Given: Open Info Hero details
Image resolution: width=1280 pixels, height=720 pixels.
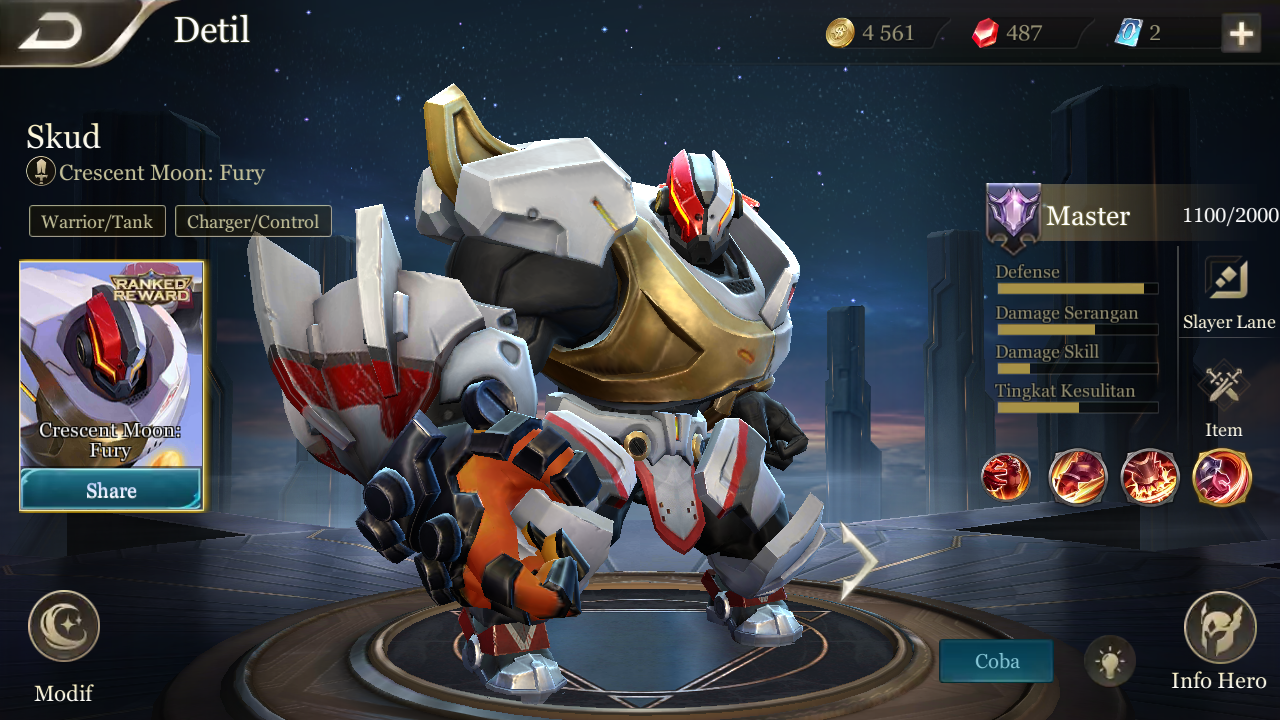Looking at the screenshot, I should coord(1219,628).
